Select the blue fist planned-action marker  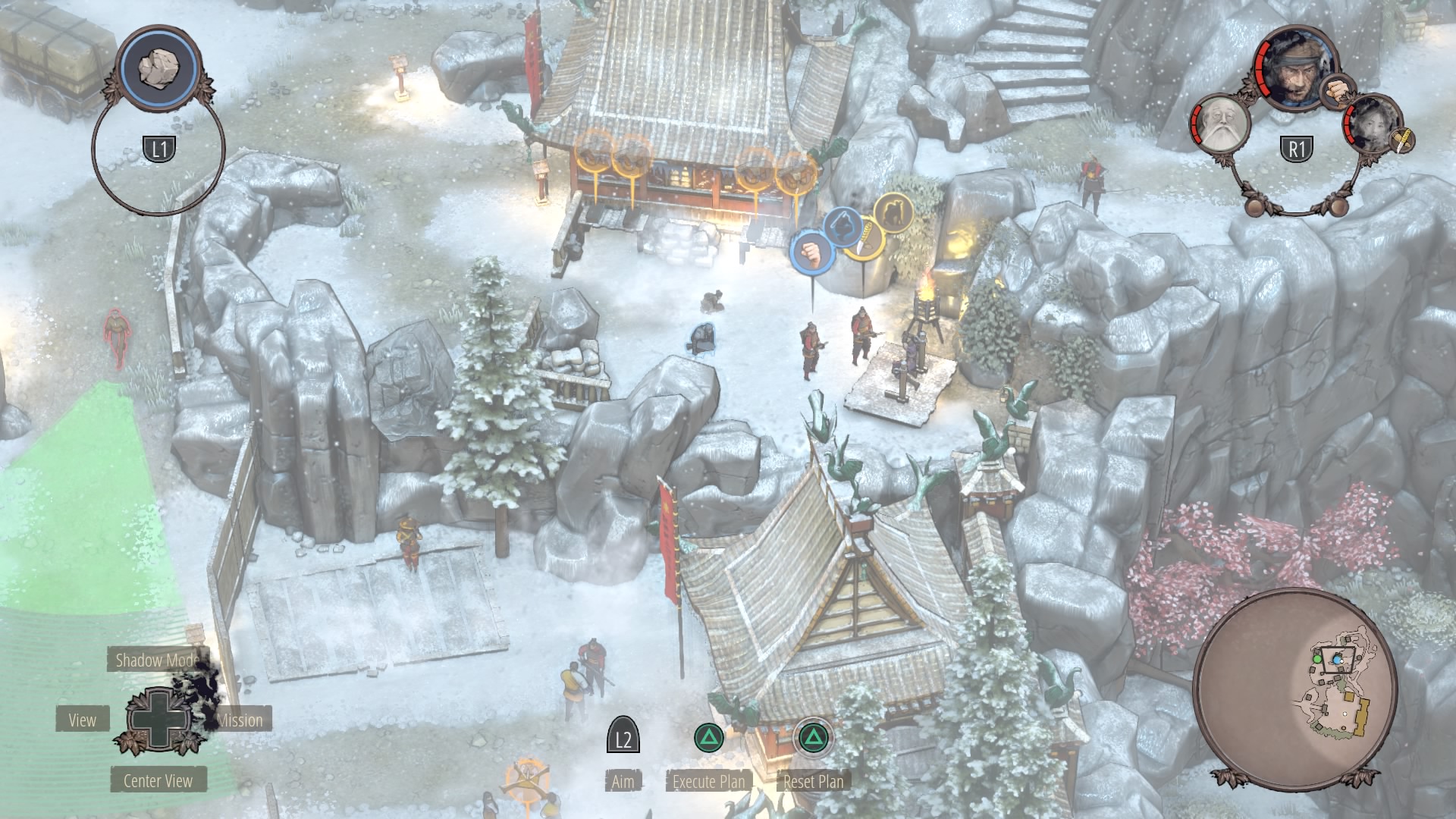(812, 251)
